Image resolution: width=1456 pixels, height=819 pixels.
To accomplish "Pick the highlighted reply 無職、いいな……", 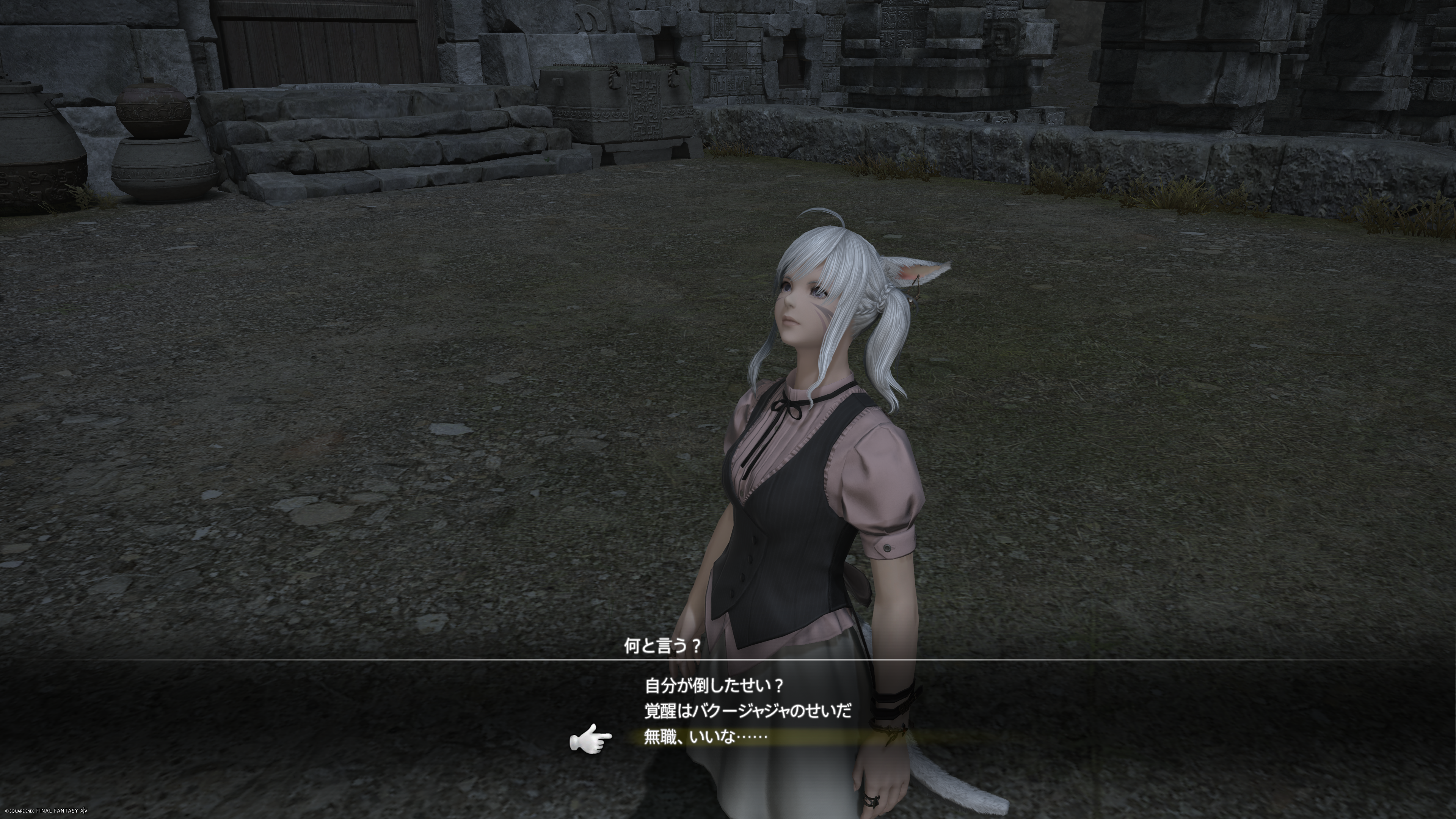I will point(705,737).
